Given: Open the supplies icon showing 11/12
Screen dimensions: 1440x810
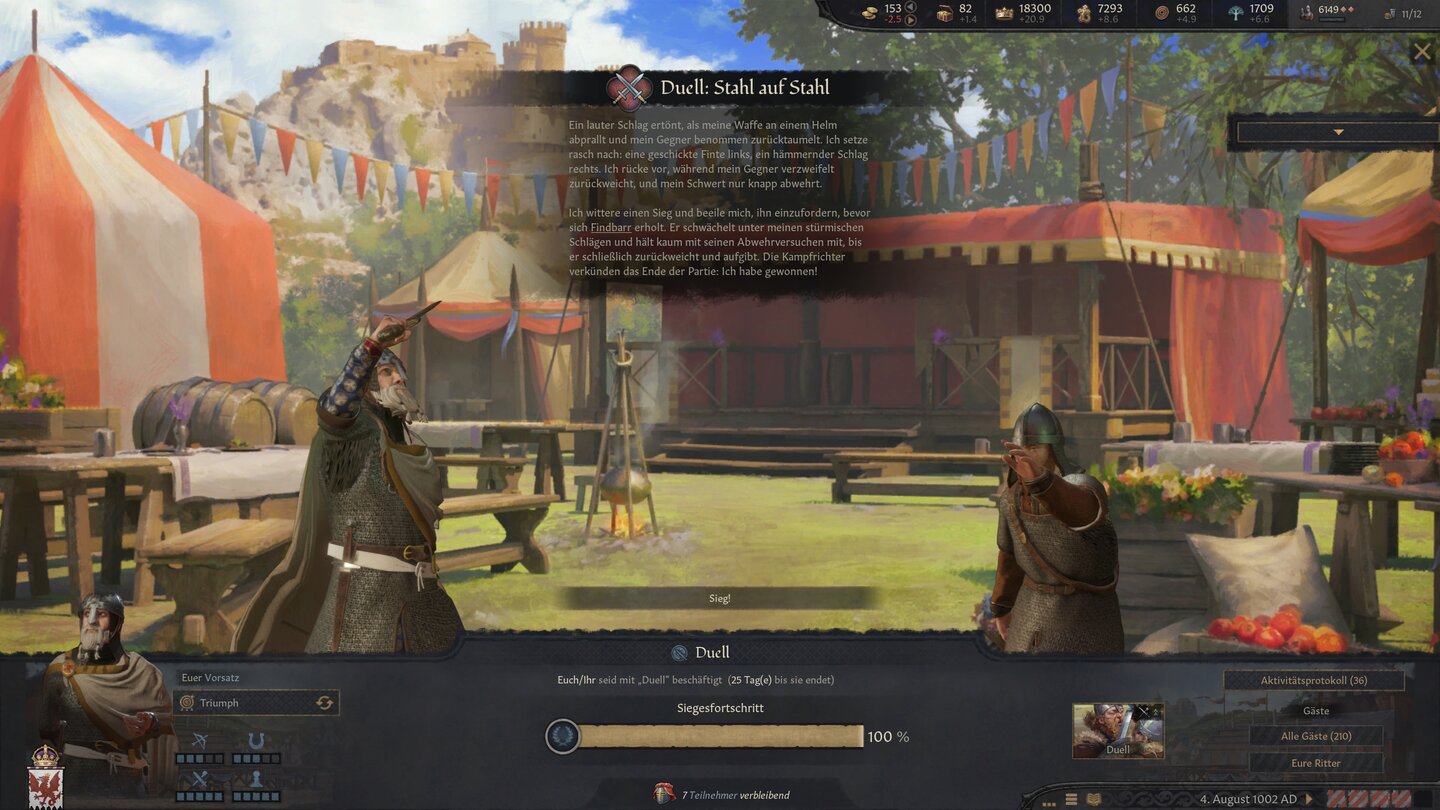Looking at the screenshot, I should pyautogui.click(x=1388, y=13).
